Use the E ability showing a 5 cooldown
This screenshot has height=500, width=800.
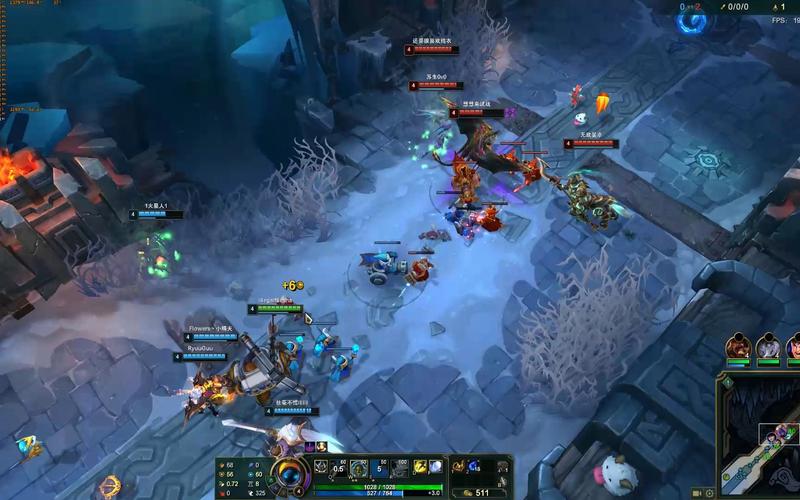pos(378,468)
